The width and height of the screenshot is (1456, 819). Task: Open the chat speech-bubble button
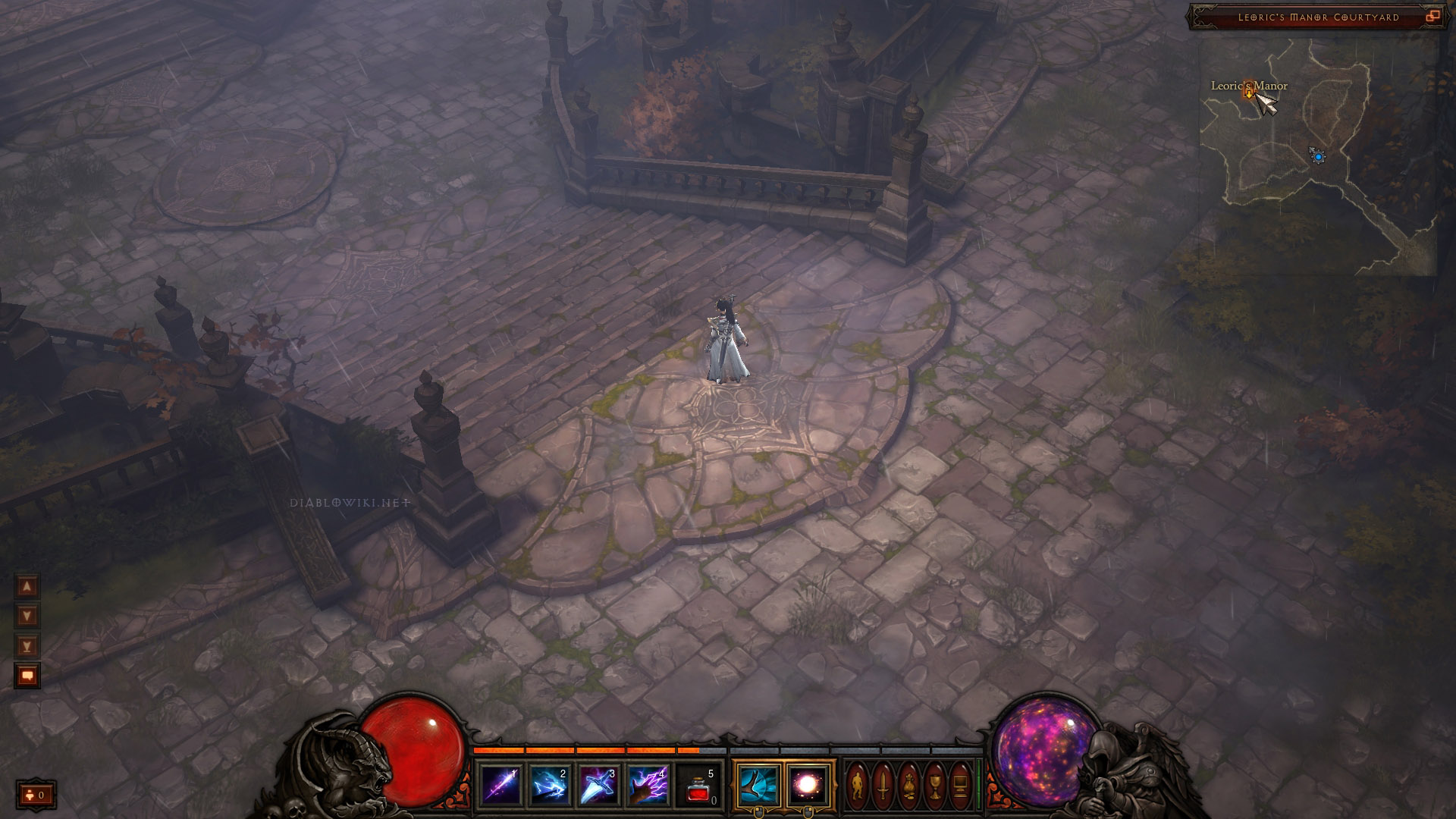coord(27,675)
